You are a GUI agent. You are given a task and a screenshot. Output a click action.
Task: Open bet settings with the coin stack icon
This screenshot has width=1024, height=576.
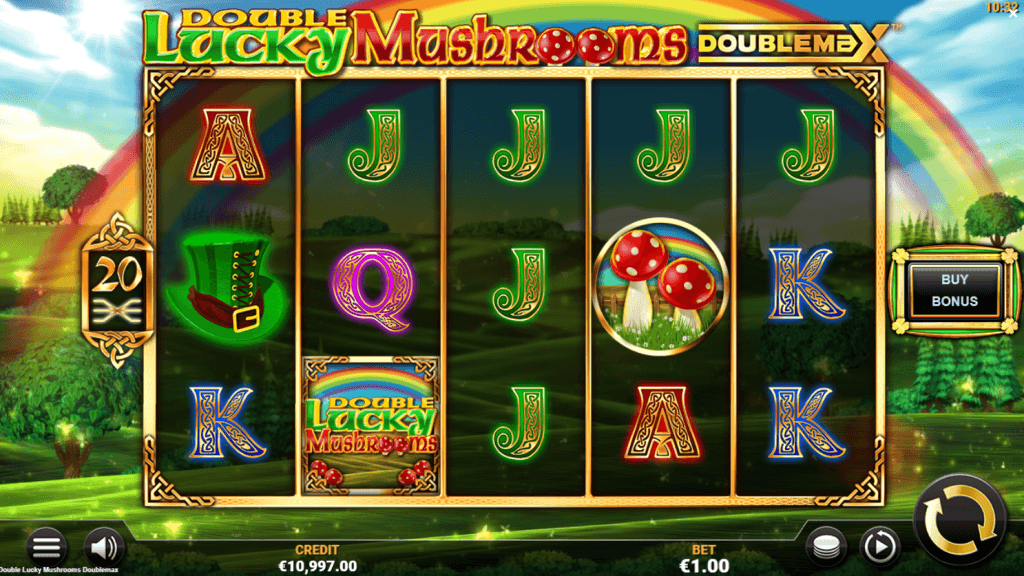point(826,546)
